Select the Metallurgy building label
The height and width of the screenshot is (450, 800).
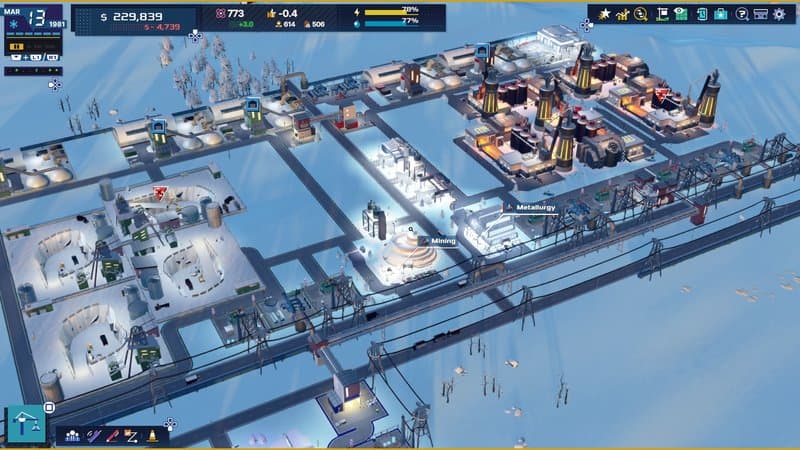[x=535, y=208]
